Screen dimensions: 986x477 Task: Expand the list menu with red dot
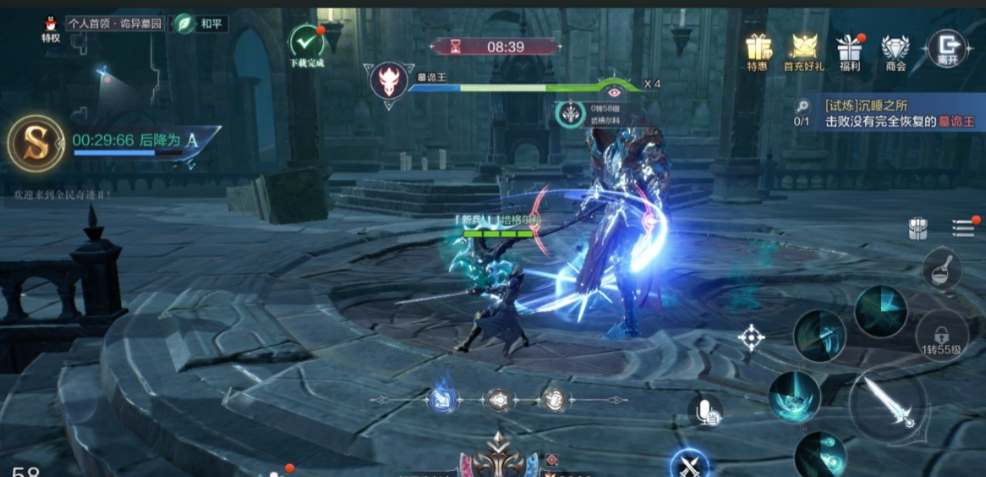[964, 227]
